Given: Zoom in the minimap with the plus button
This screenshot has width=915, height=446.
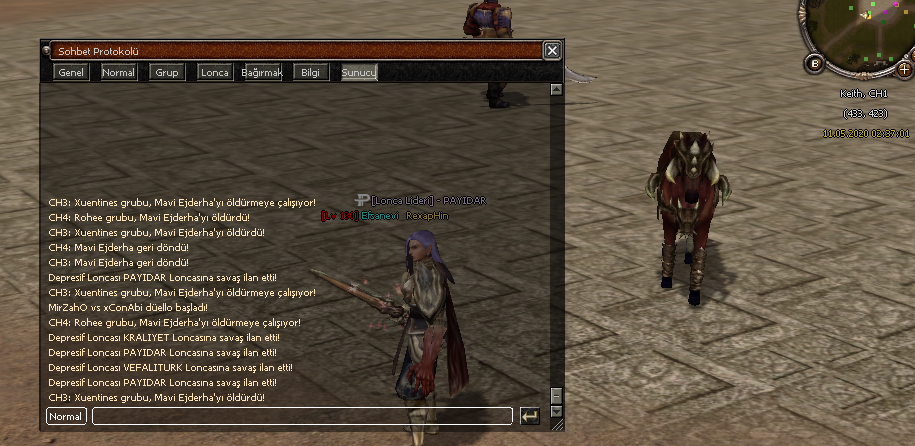Looking at the screenshot, I should (904, 69).
